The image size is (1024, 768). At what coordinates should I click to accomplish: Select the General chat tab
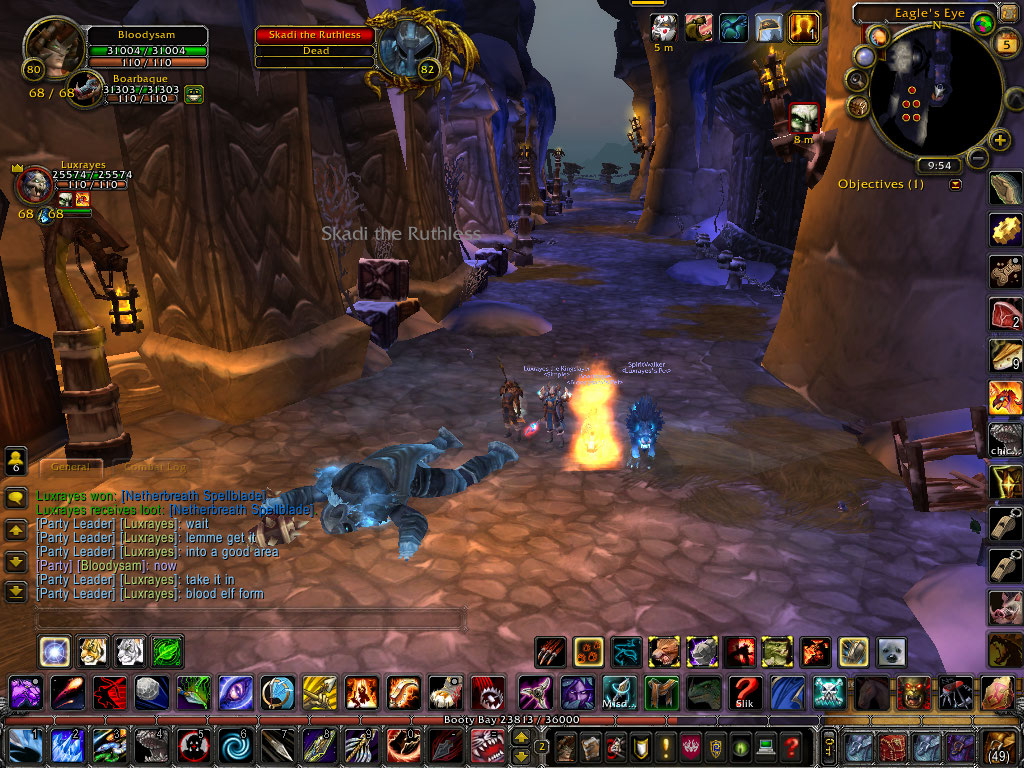point(71,466)
